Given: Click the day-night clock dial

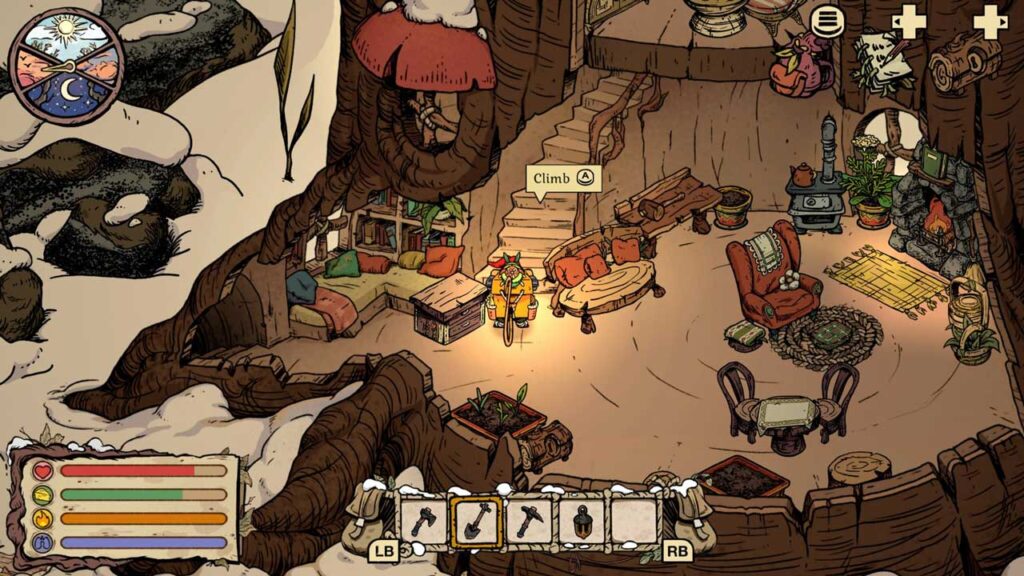Looking at the screenshot, I should [x=66, y=66].
